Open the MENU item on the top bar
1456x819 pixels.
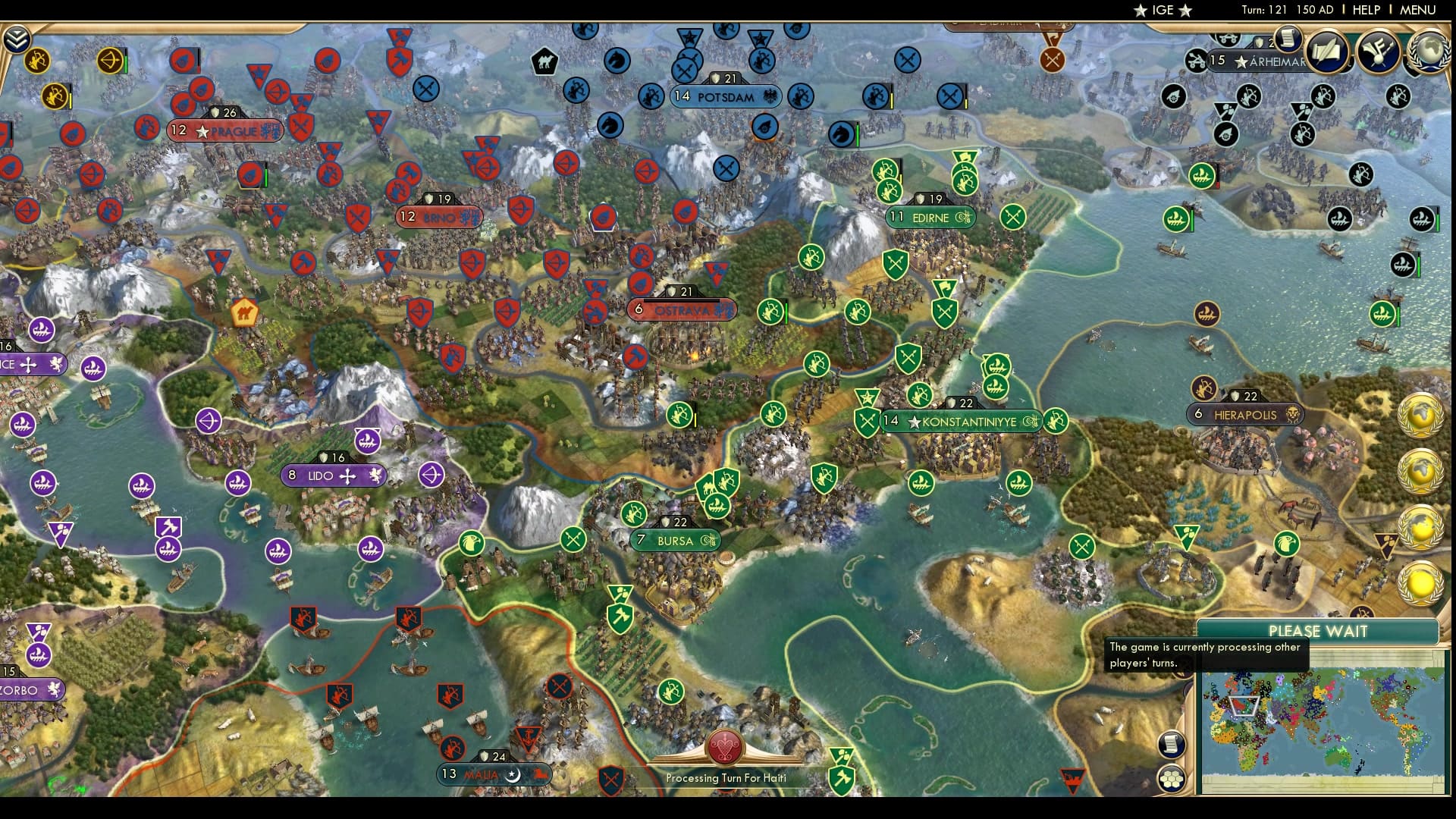point(1419,10)
